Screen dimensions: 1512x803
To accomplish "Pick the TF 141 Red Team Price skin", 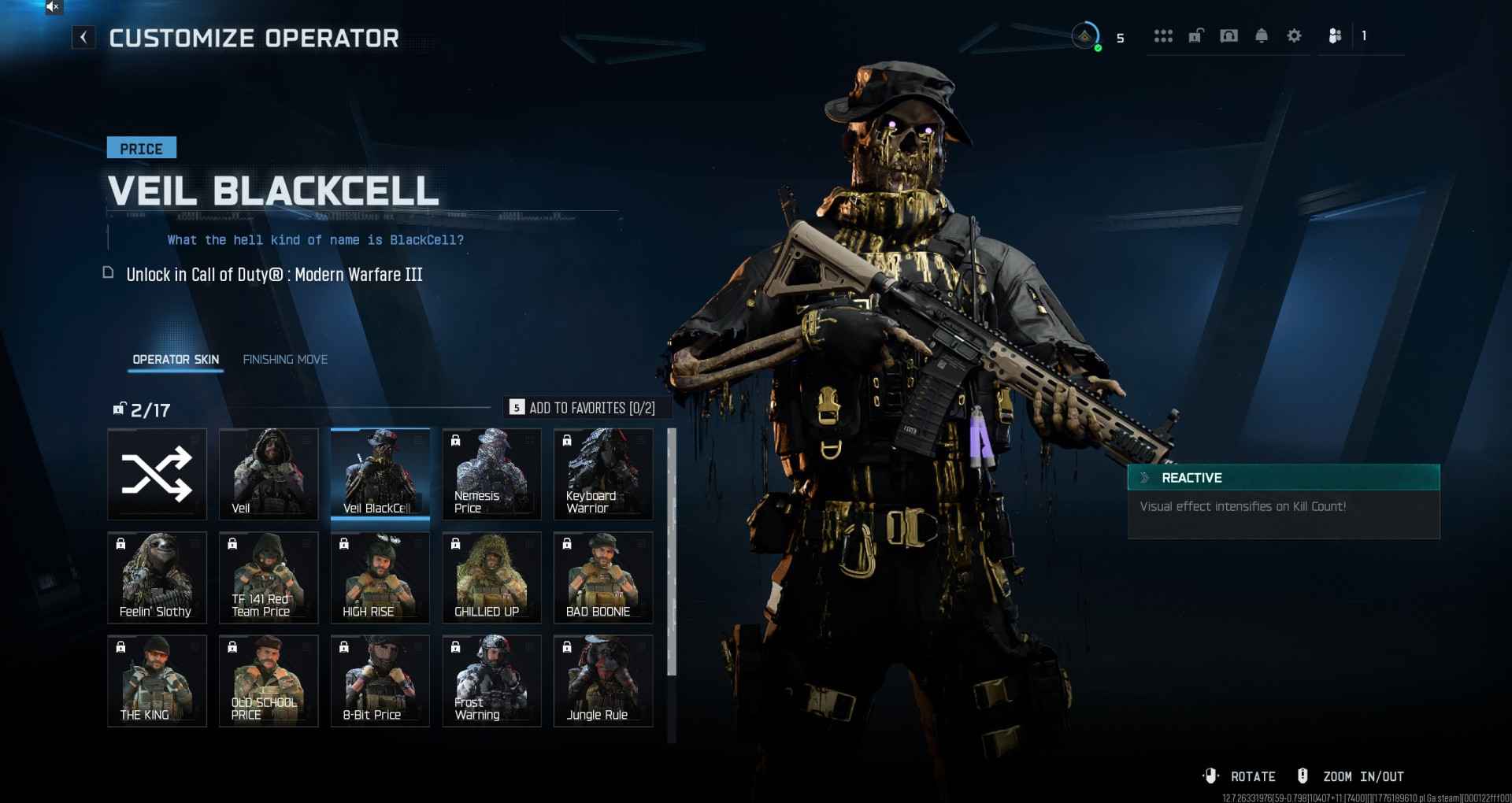I will [x=269, y=577].
